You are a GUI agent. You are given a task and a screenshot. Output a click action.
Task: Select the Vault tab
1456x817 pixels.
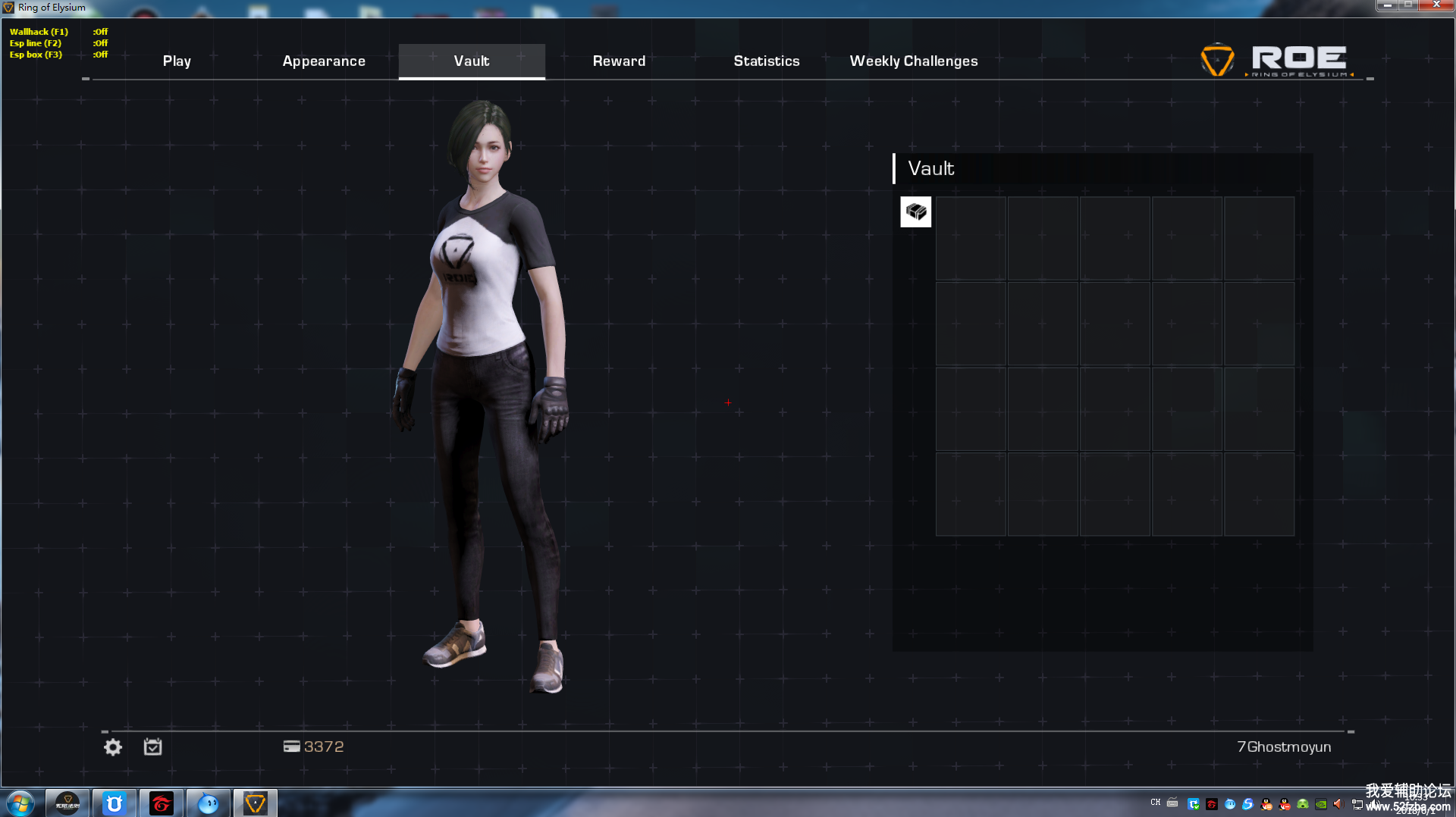[472, 61]
